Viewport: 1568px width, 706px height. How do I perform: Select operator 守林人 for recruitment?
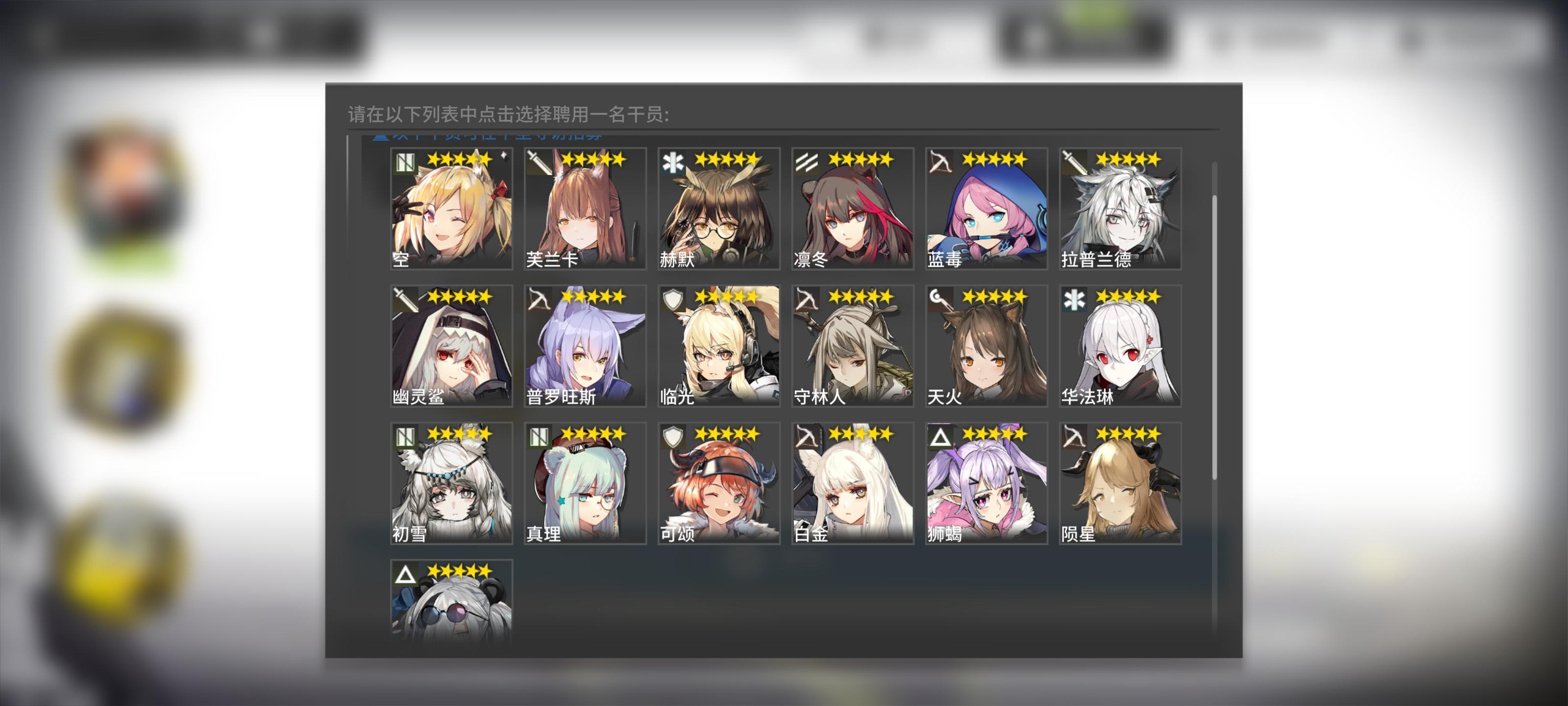tap(852, 347)
